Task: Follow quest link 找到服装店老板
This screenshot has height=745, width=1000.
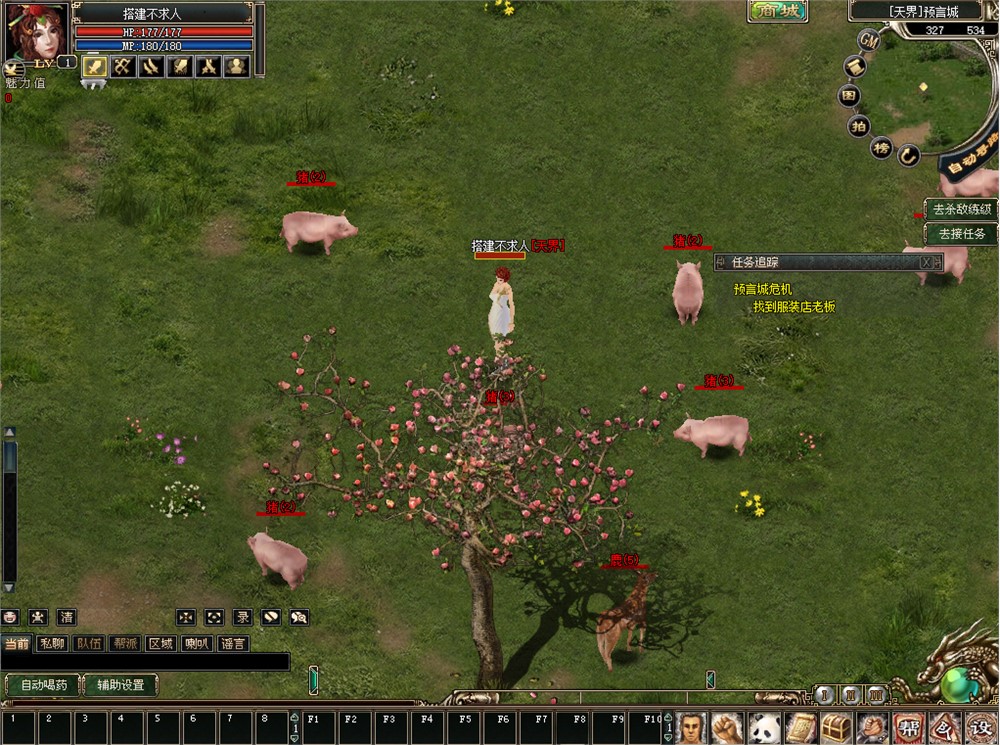Action: (794, 307)
